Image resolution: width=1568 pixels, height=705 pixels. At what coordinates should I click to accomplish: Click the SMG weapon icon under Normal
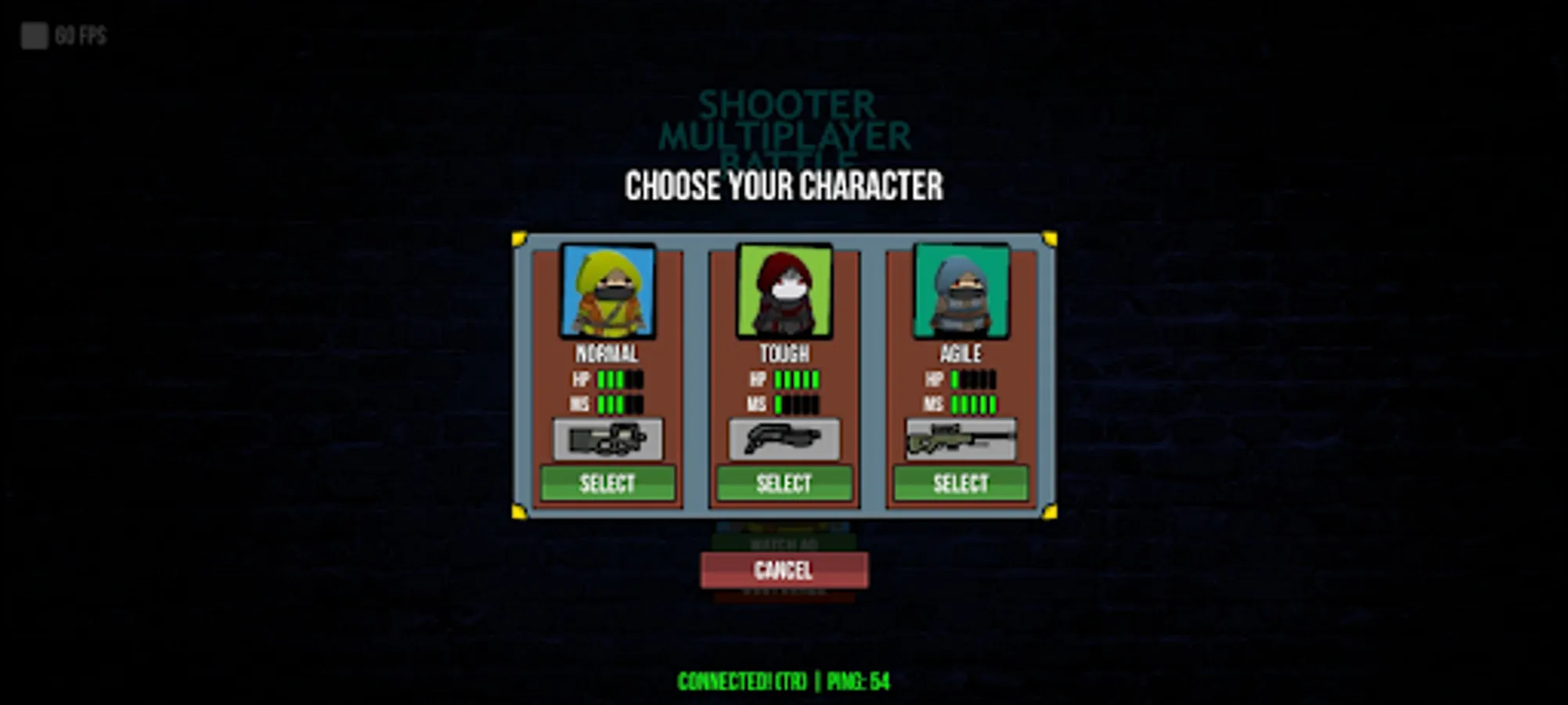608,439
